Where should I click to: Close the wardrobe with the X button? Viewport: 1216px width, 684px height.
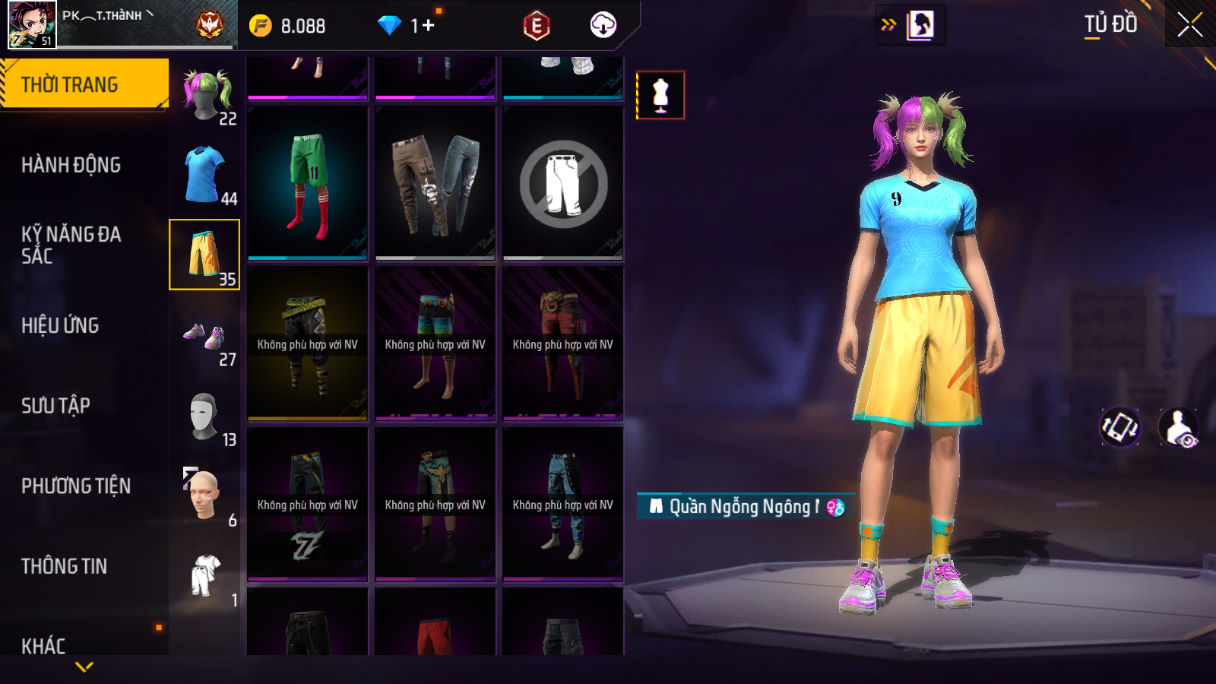coord(1190,24)
